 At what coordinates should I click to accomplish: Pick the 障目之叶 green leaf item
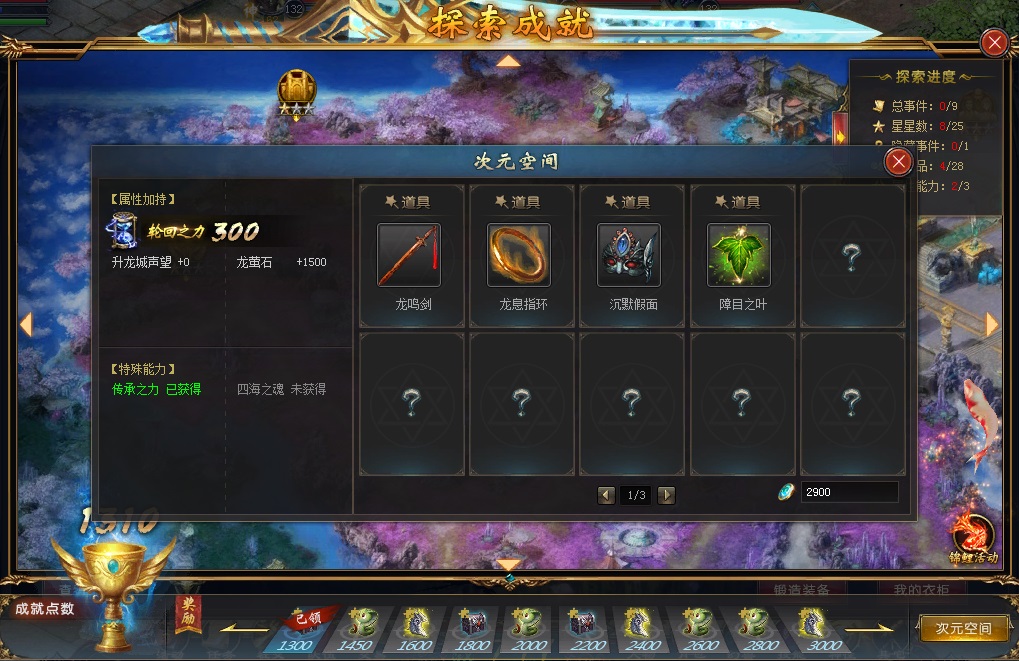pos(739,254)
